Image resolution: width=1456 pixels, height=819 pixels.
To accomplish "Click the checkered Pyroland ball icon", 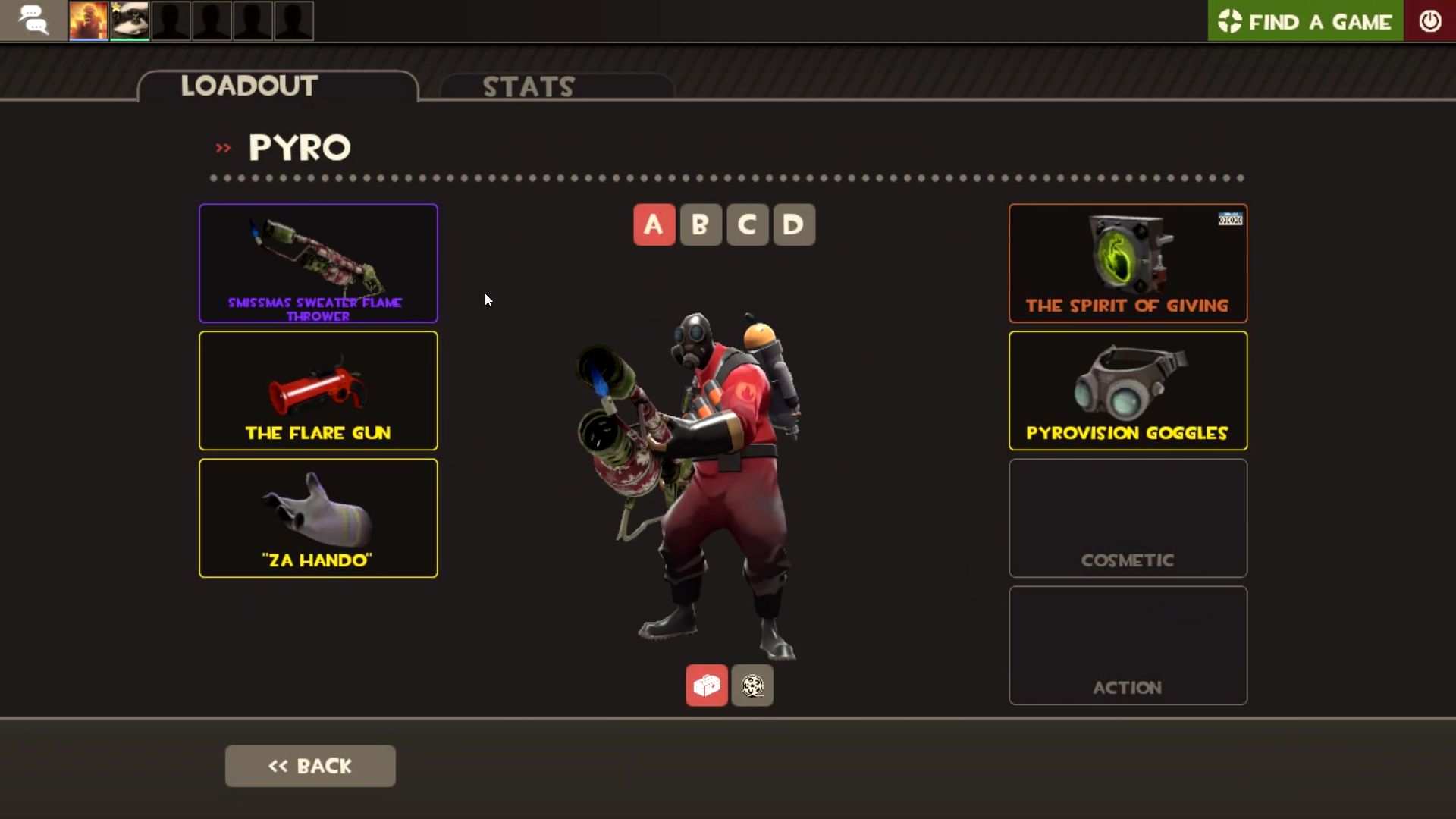I will pyautogui.click(x=752, y=685).
